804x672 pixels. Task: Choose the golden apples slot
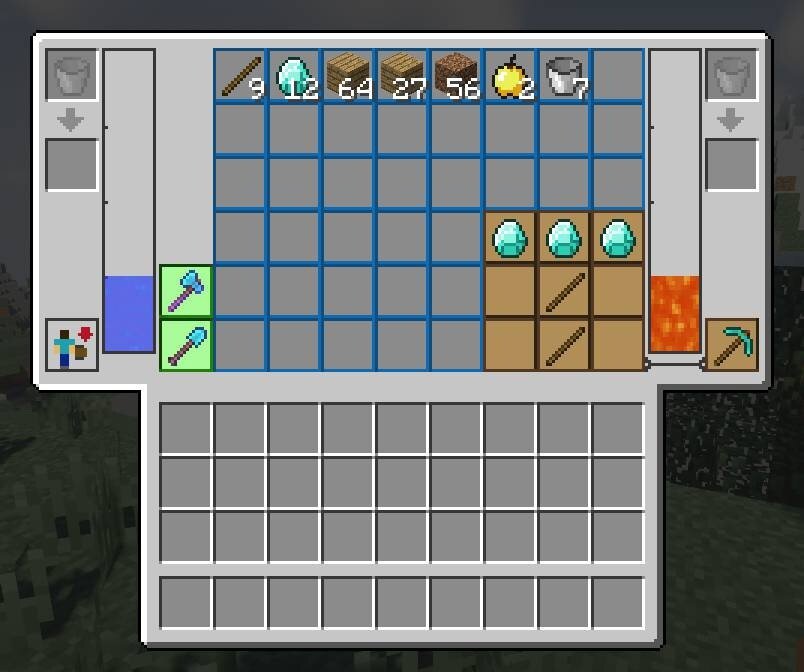tap(510, 77)
